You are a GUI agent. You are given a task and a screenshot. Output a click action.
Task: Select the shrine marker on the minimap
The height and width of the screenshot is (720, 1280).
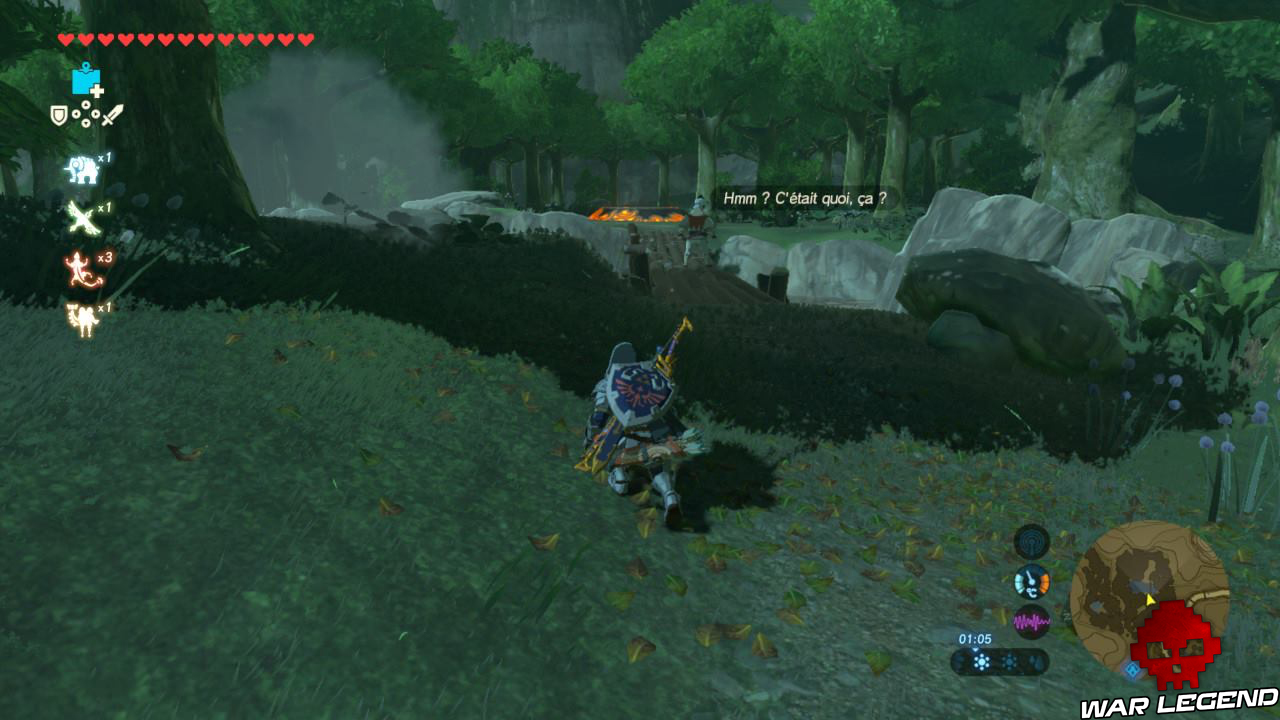coord(1132,670)
